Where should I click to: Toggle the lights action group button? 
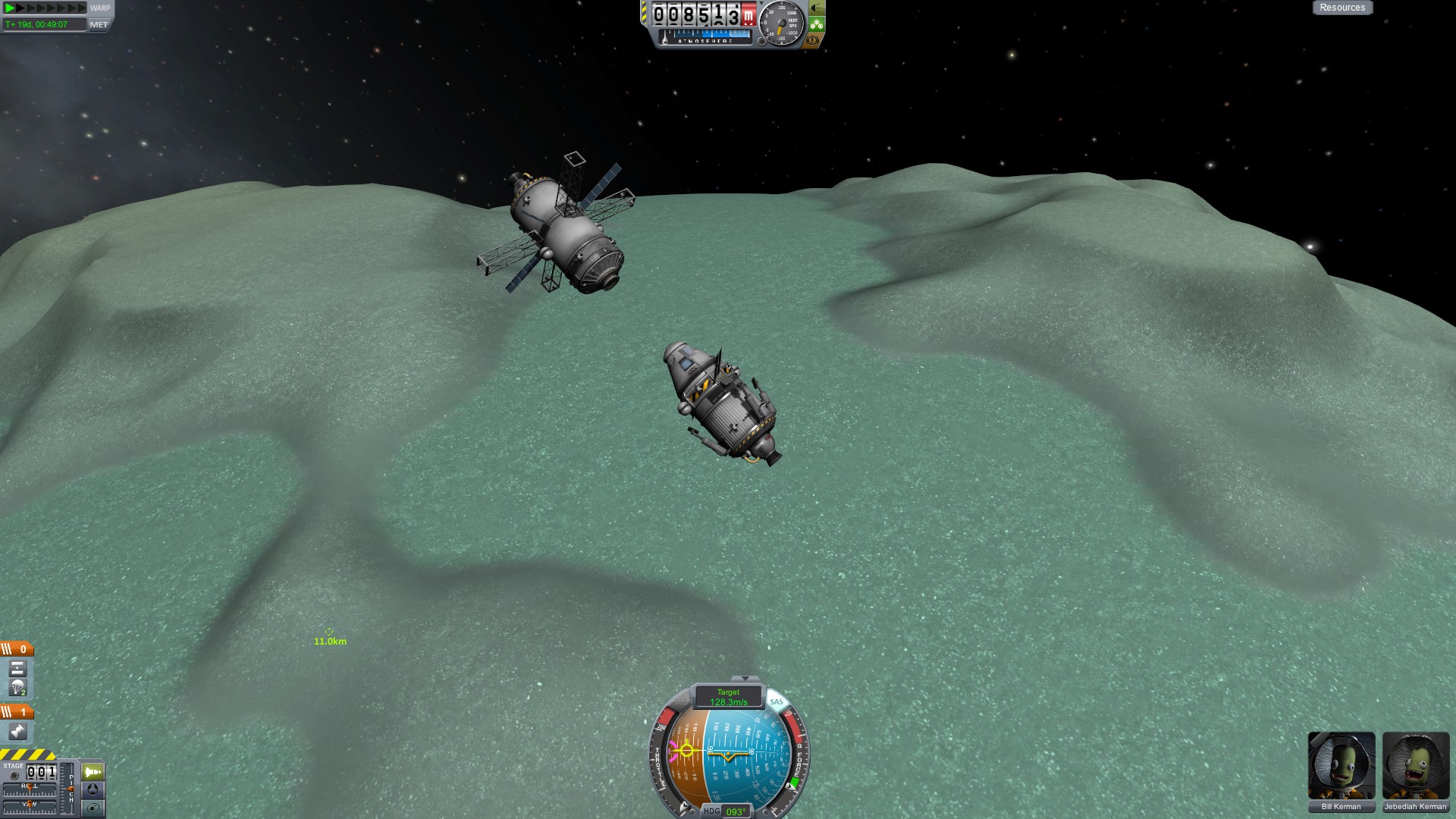point(817,8)
